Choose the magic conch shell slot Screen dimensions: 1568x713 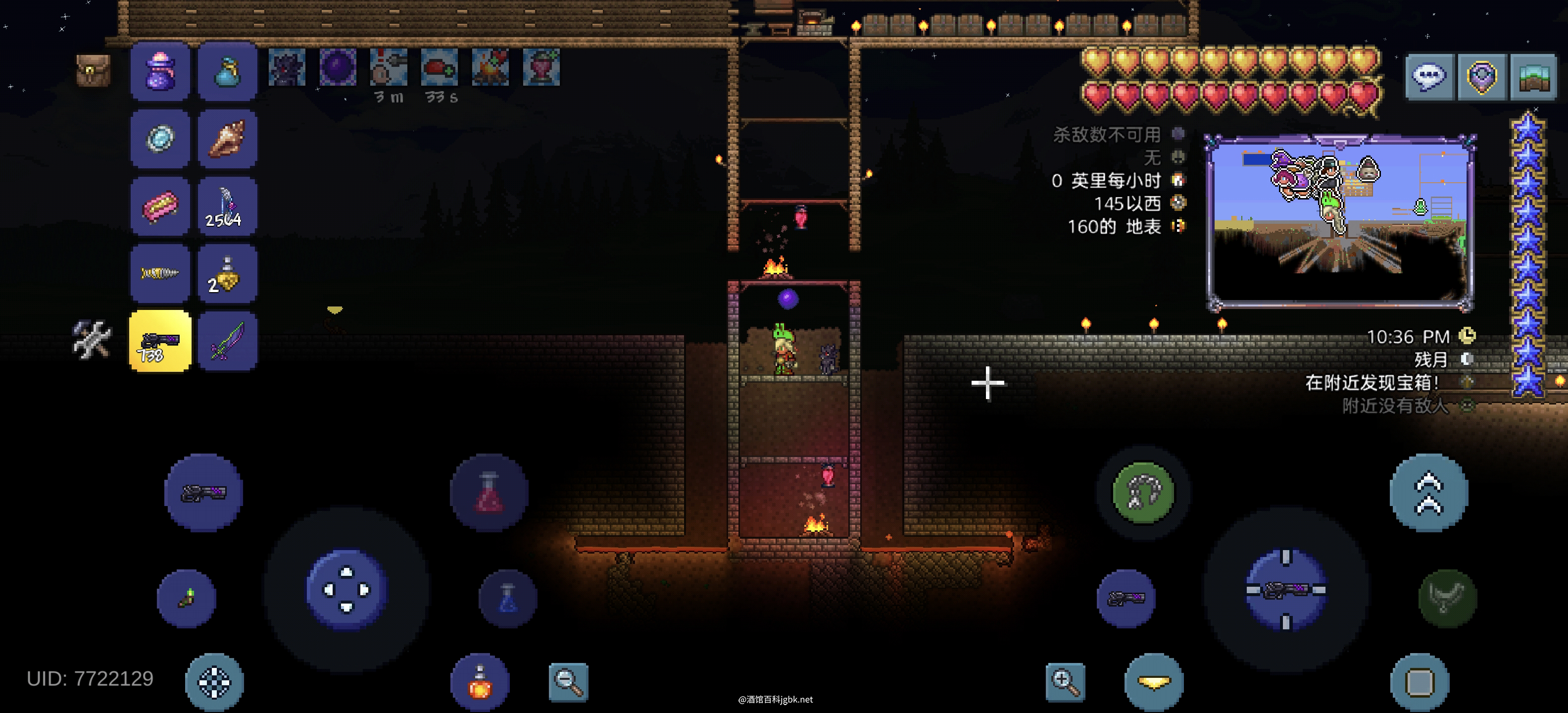pyautogui.click(x=227, y=139)
